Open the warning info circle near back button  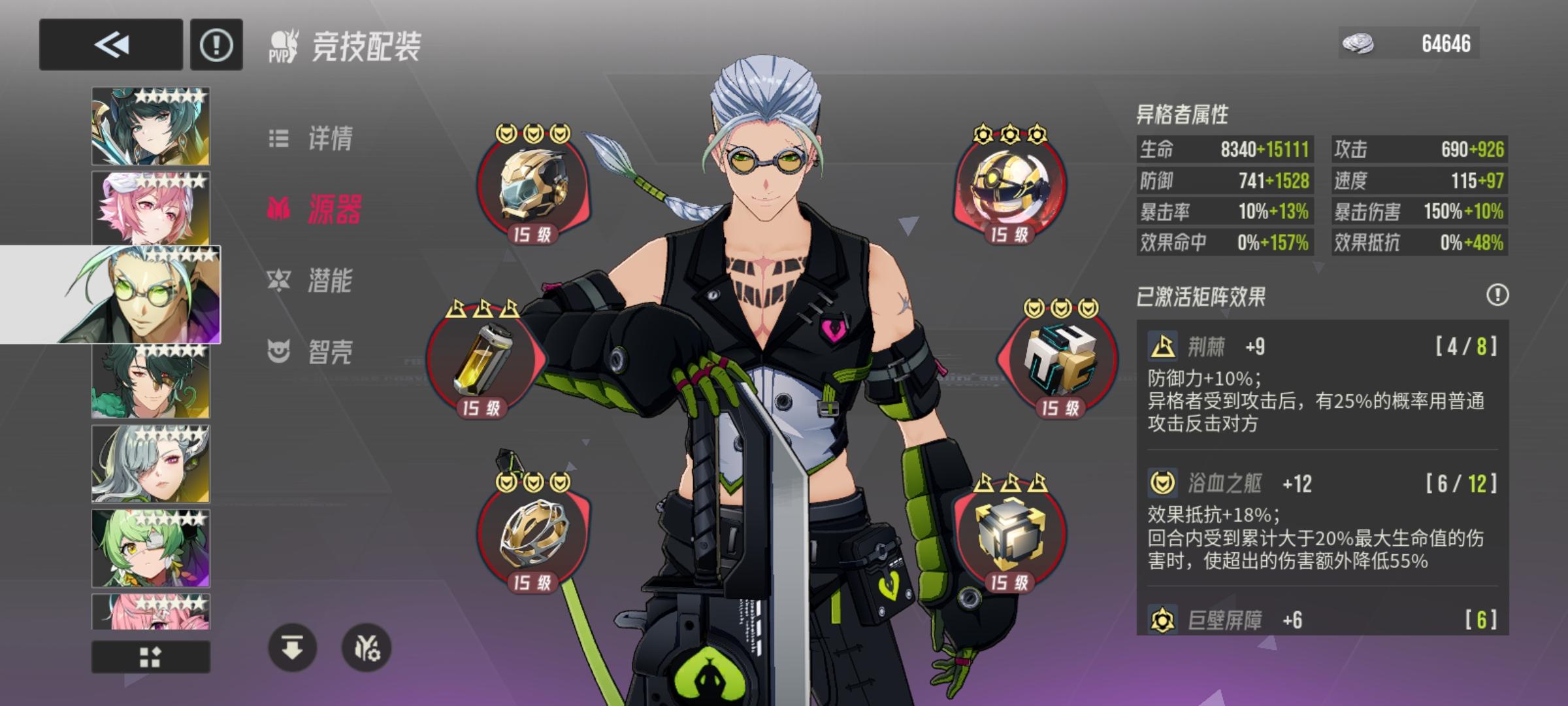(218, 44)
